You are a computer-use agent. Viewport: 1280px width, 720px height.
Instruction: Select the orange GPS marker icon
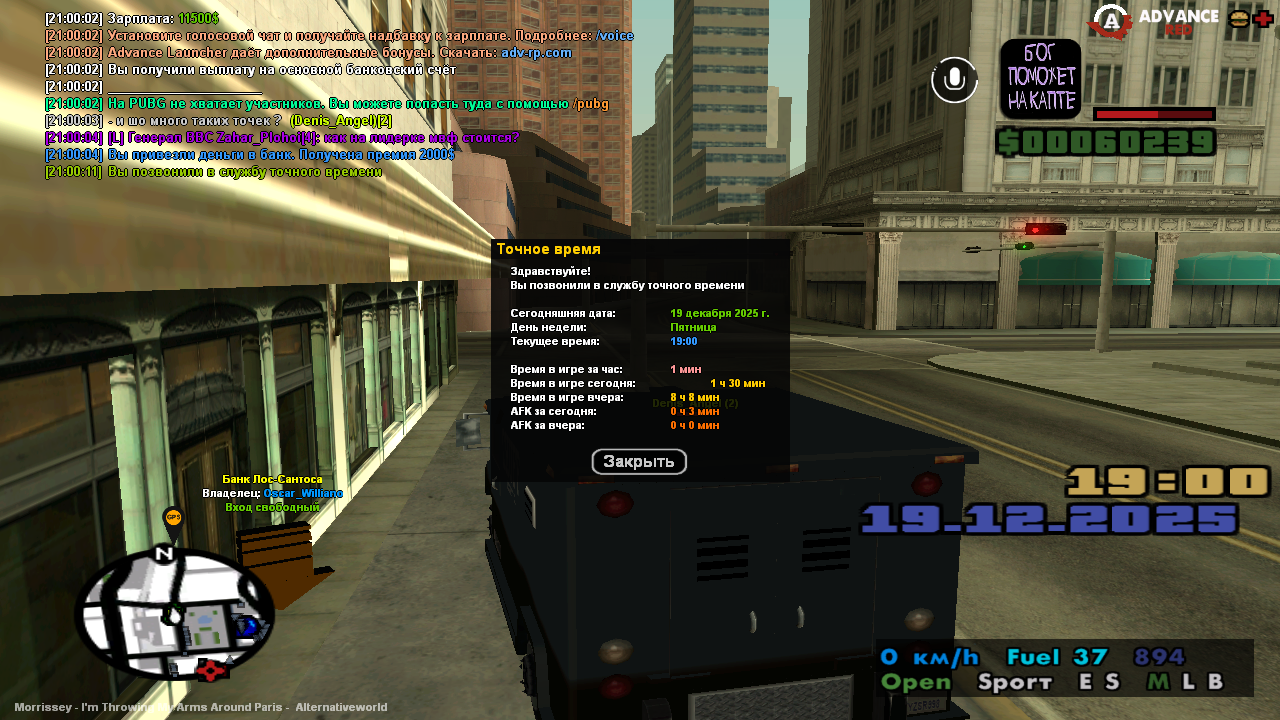(x=173, y=519)
